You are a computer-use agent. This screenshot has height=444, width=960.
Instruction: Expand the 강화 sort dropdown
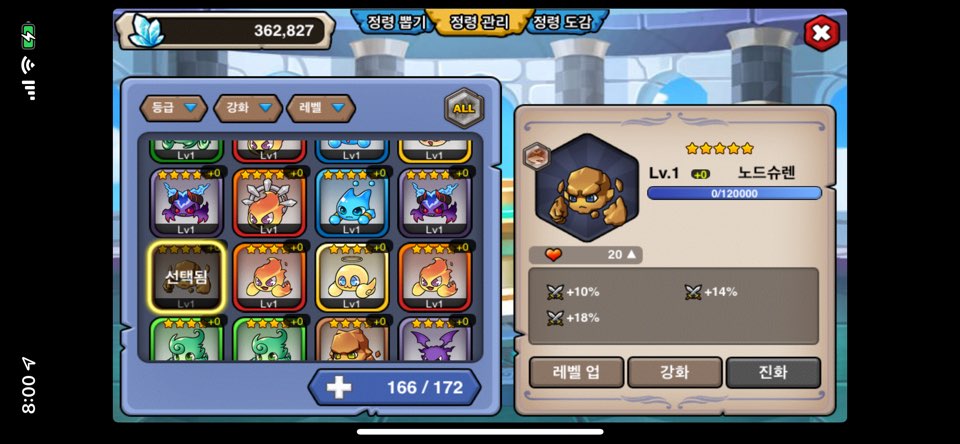coord(248,107)
